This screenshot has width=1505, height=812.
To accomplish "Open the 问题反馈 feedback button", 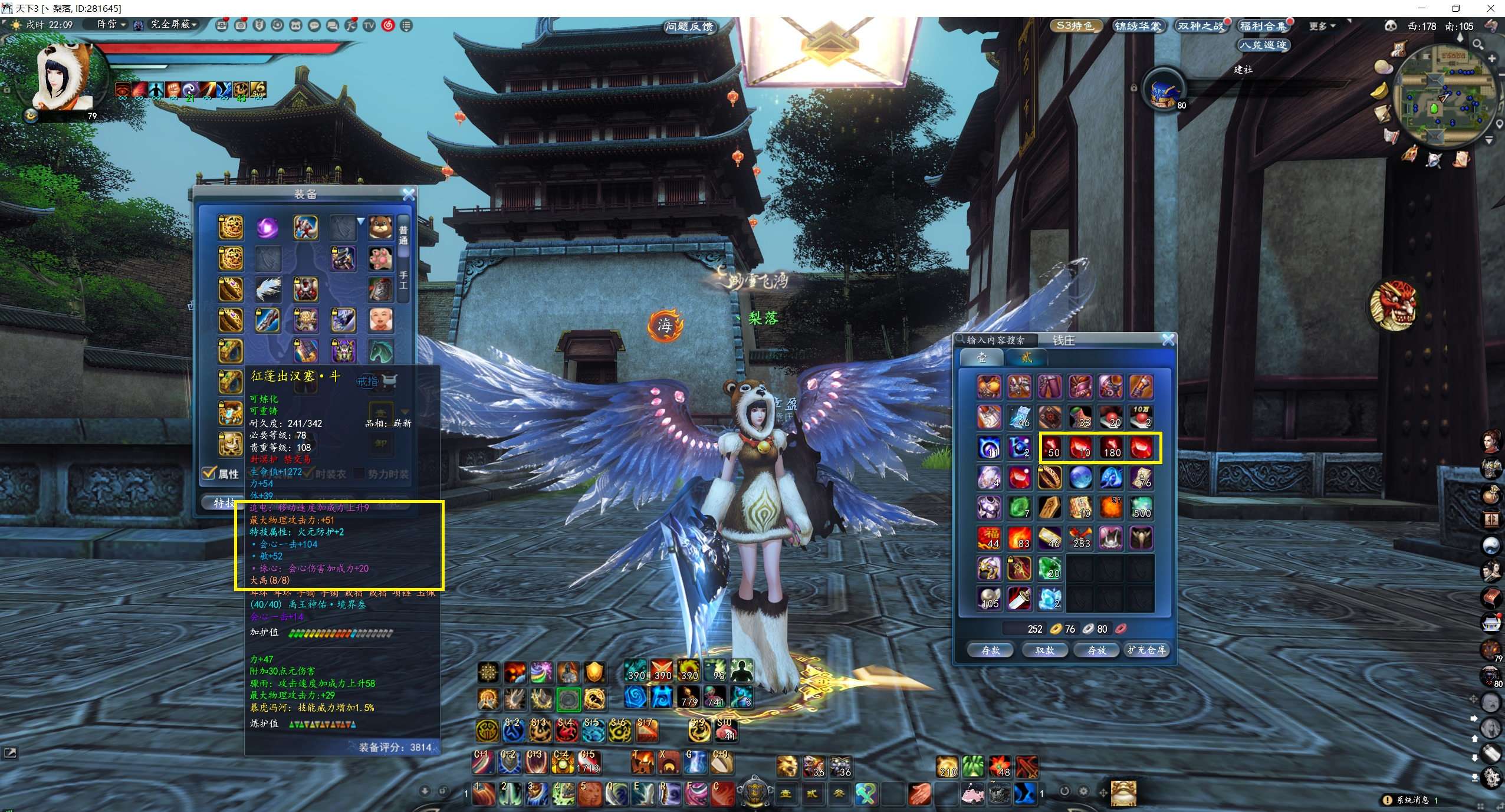I will (x=689, y=27).
